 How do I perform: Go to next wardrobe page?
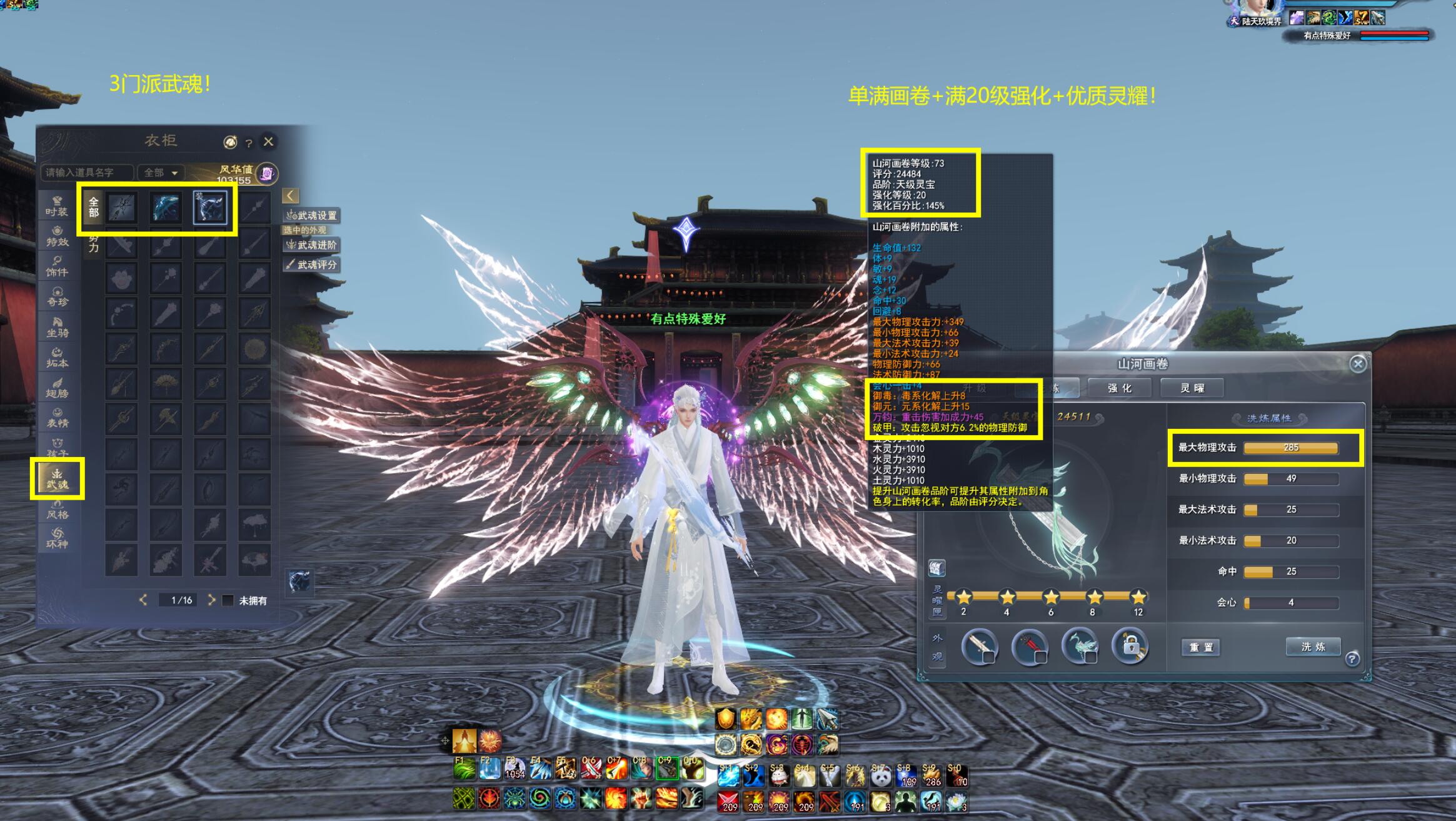(x=211, y=600)
